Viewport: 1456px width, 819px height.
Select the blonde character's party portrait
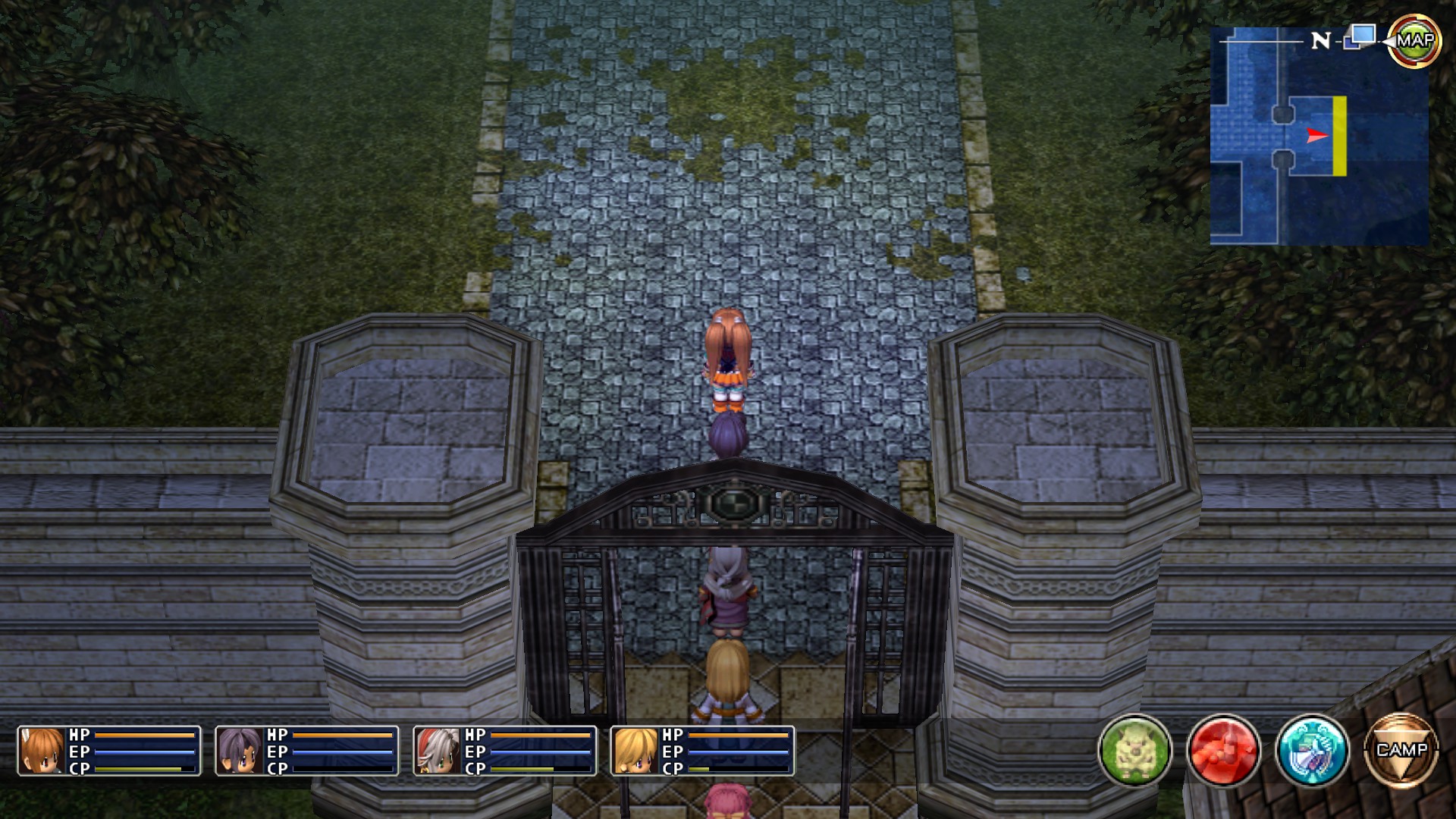pyautogui.click(x=635, y=751)
